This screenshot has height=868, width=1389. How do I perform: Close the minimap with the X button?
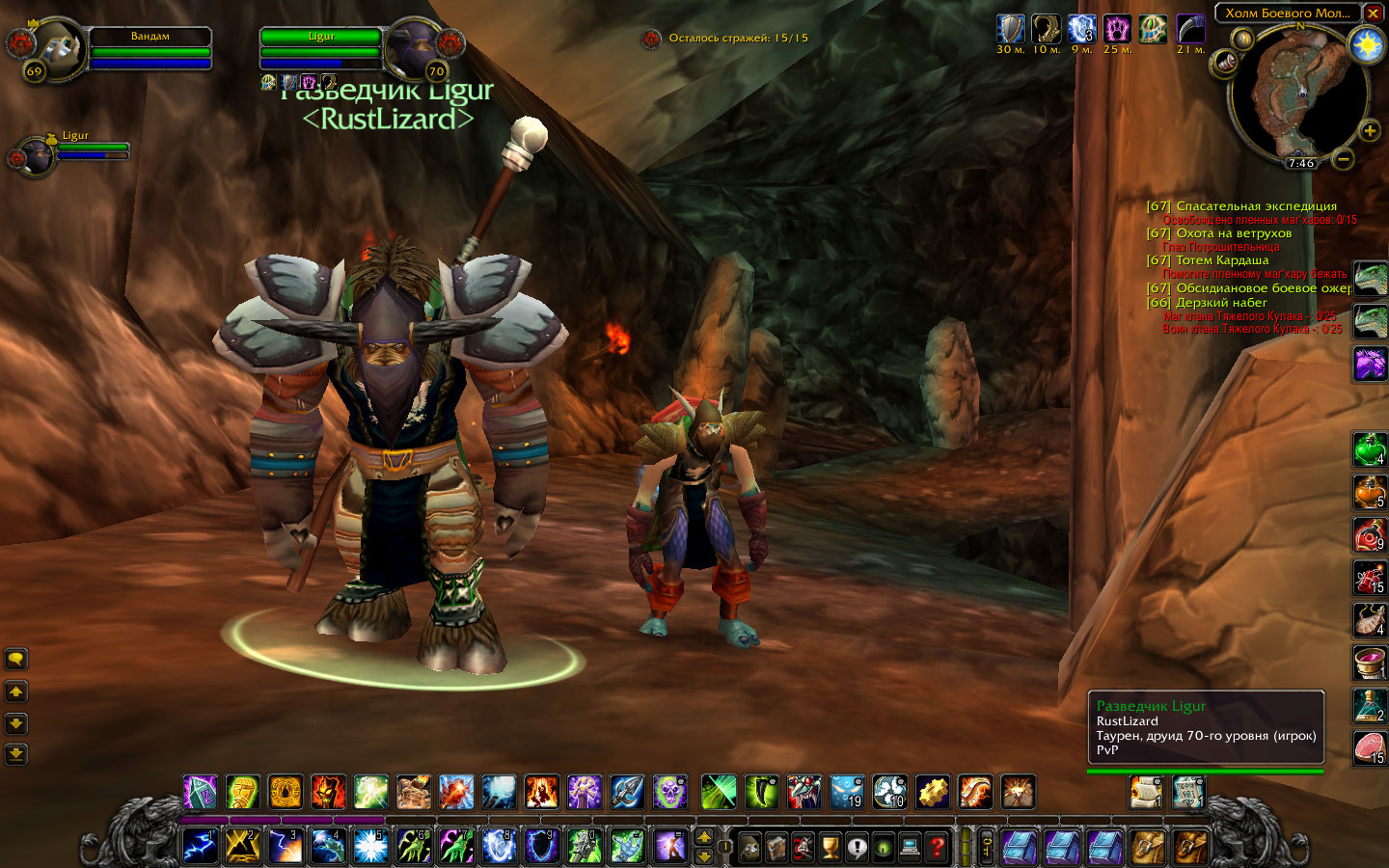pyautogui.click(x=1373, y=14)
